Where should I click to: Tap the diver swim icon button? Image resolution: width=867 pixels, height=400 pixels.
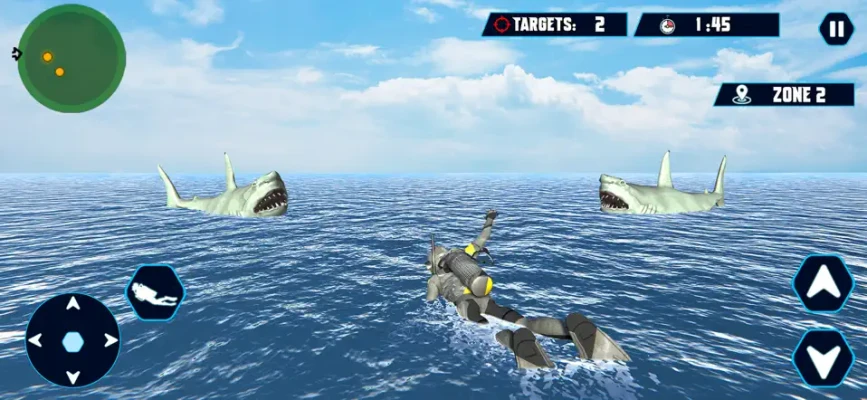pyautogui.click(x=155, y=293)
